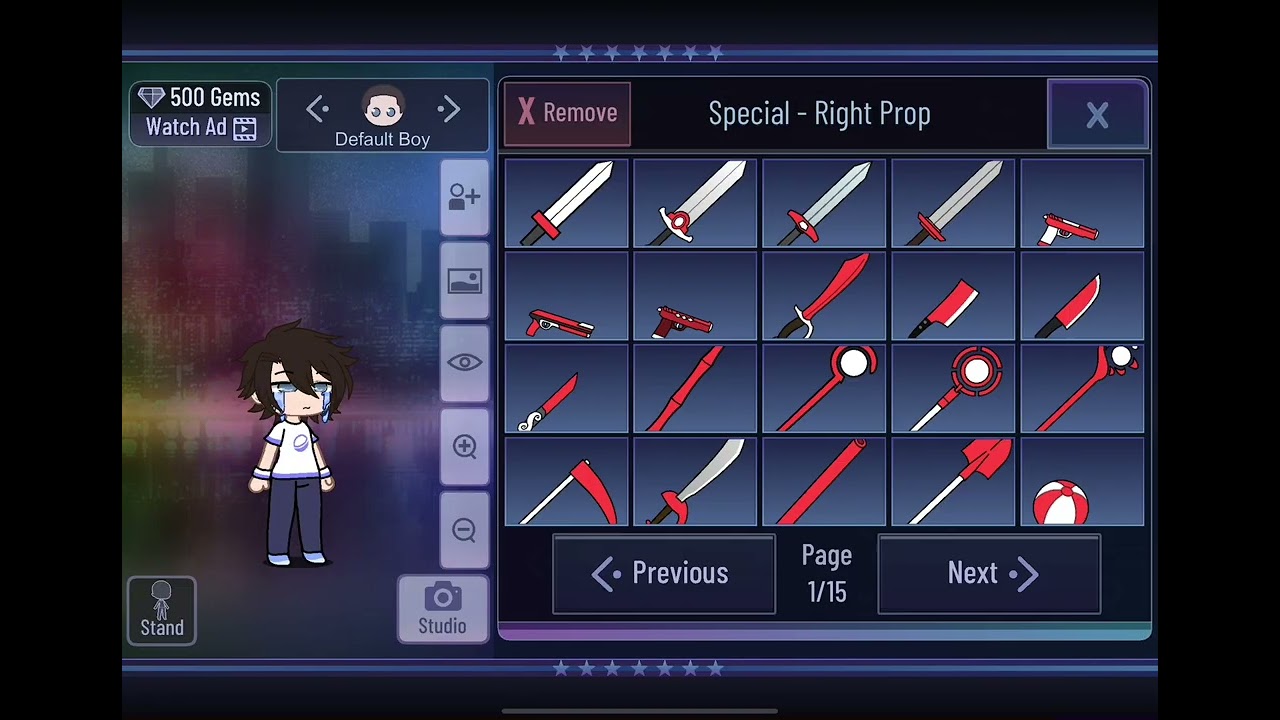
Task: Open the Studio camera mode
Action: (x=443, y=609)
